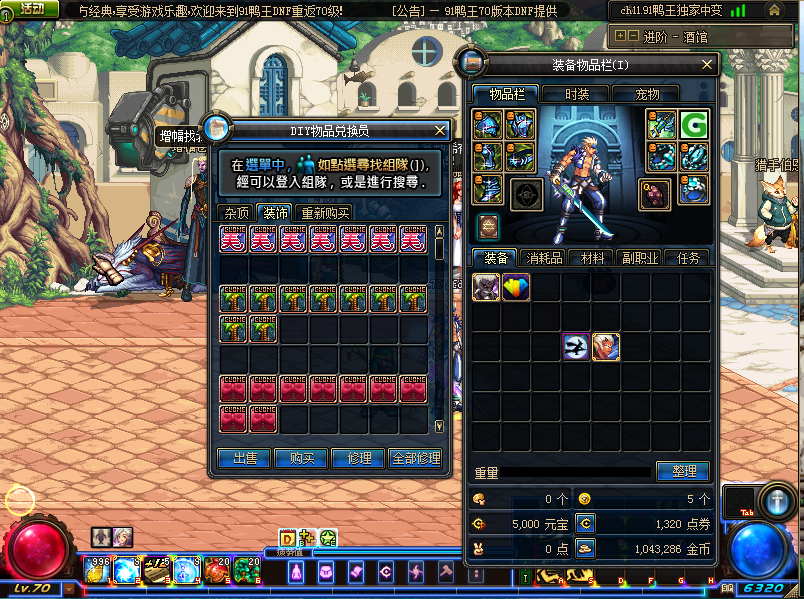This screenshot has width=804, height=599.
Task: Open the 重新购买 buyback tab
Action: coord(325,213)
